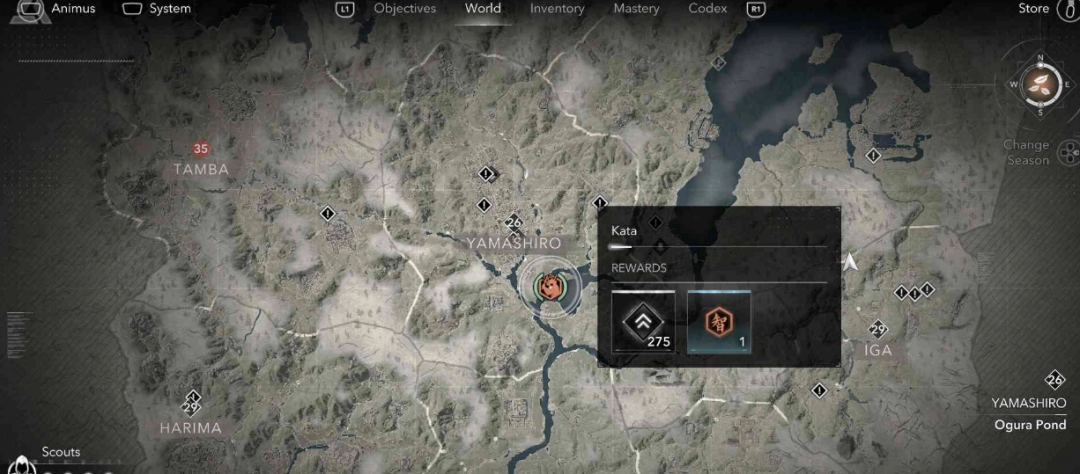Go to the Codex tab

707,9
